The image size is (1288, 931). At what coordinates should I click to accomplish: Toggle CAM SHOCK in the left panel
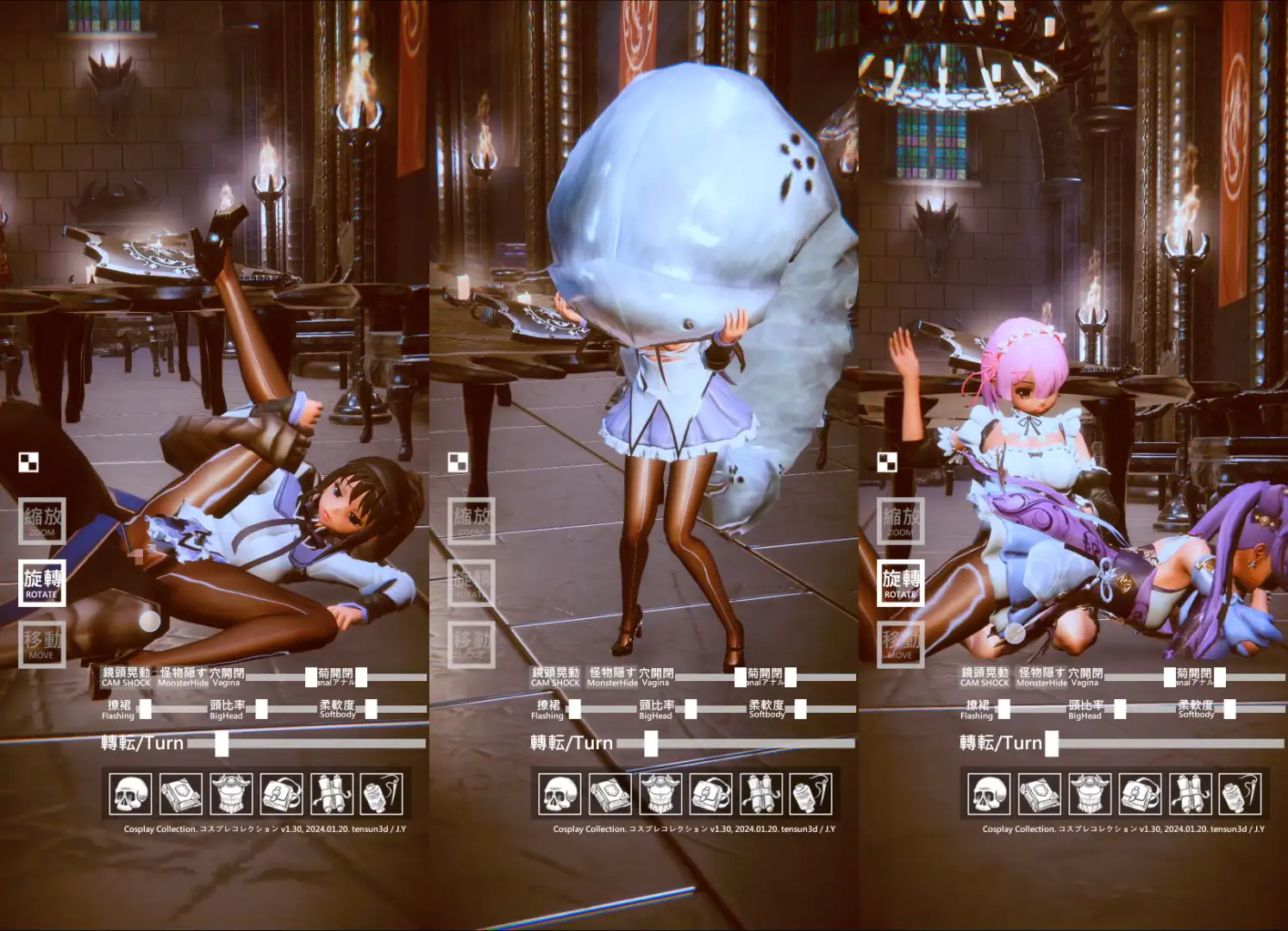pos(126,677)
